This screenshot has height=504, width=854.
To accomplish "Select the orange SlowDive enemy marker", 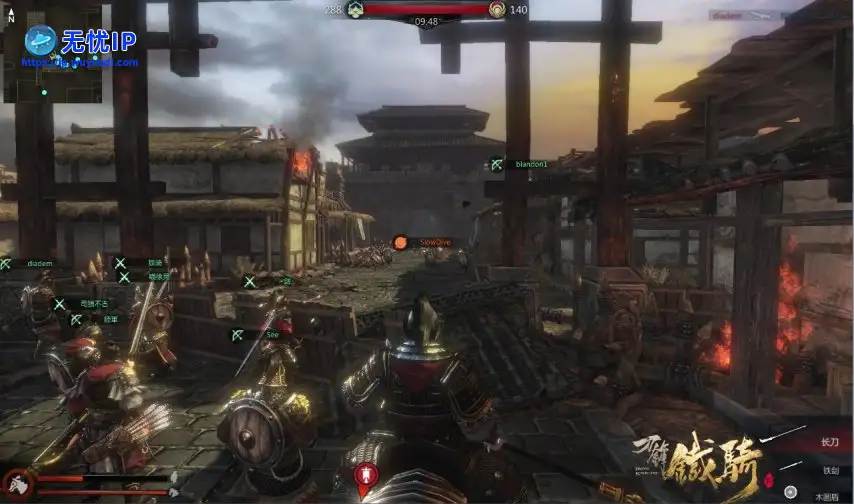I will (x=400, y=242).
